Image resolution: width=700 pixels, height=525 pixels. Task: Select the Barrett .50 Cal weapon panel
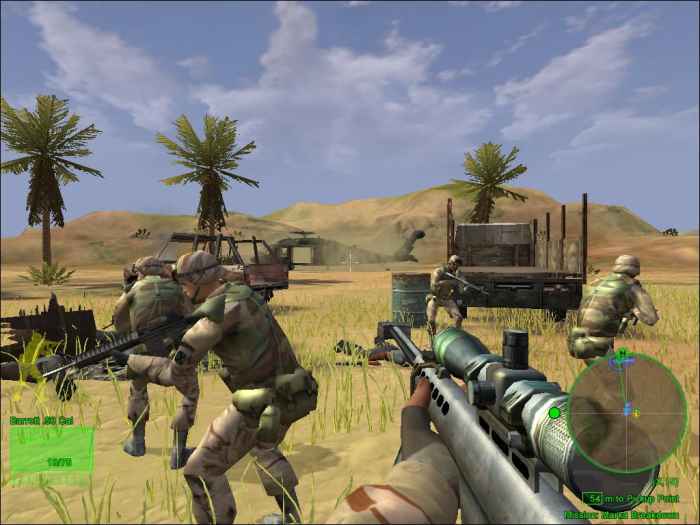tap(51, 449)
